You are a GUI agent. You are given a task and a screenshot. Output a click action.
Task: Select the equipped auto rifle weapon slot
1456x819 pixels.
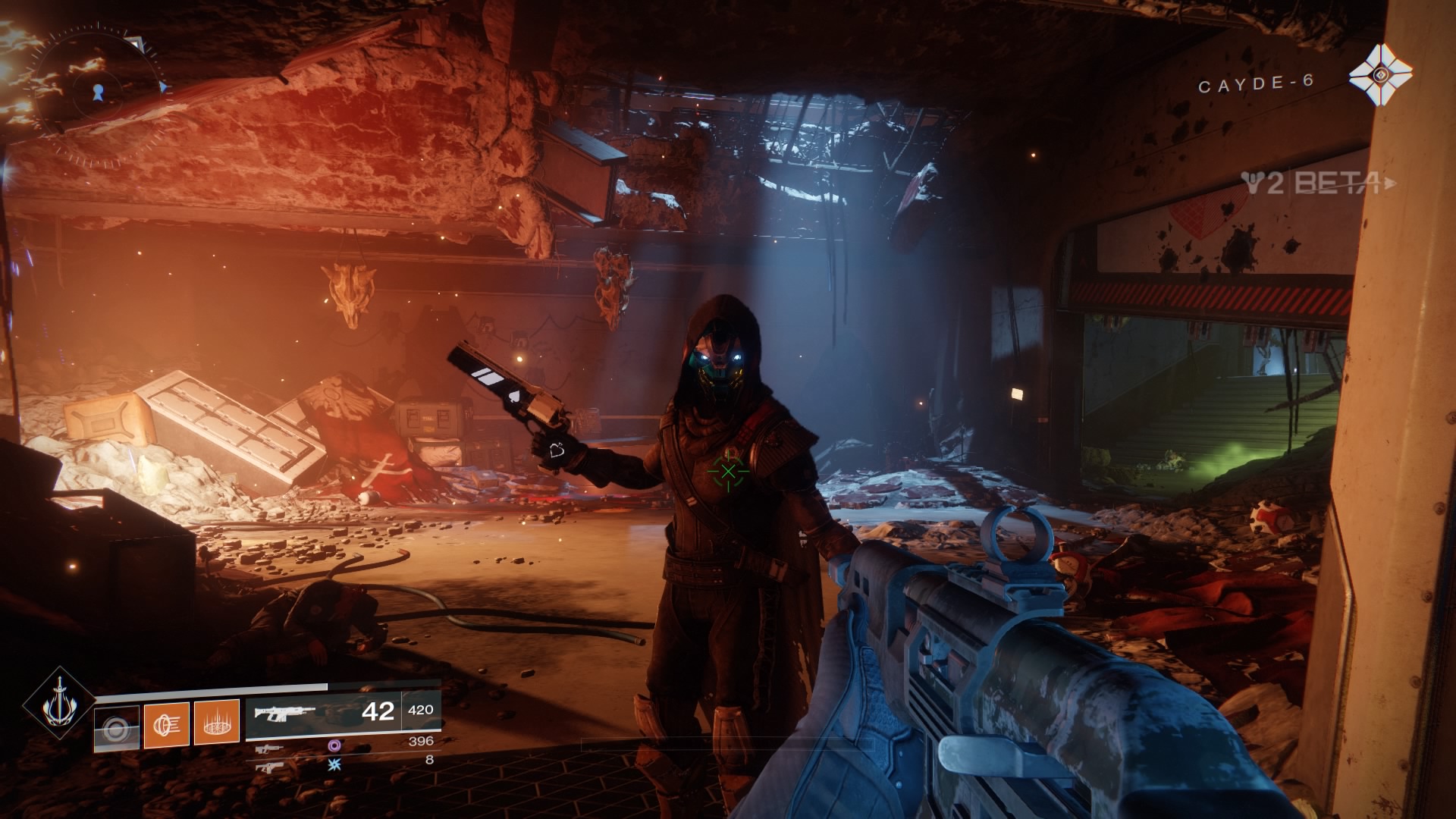point(322,718)
